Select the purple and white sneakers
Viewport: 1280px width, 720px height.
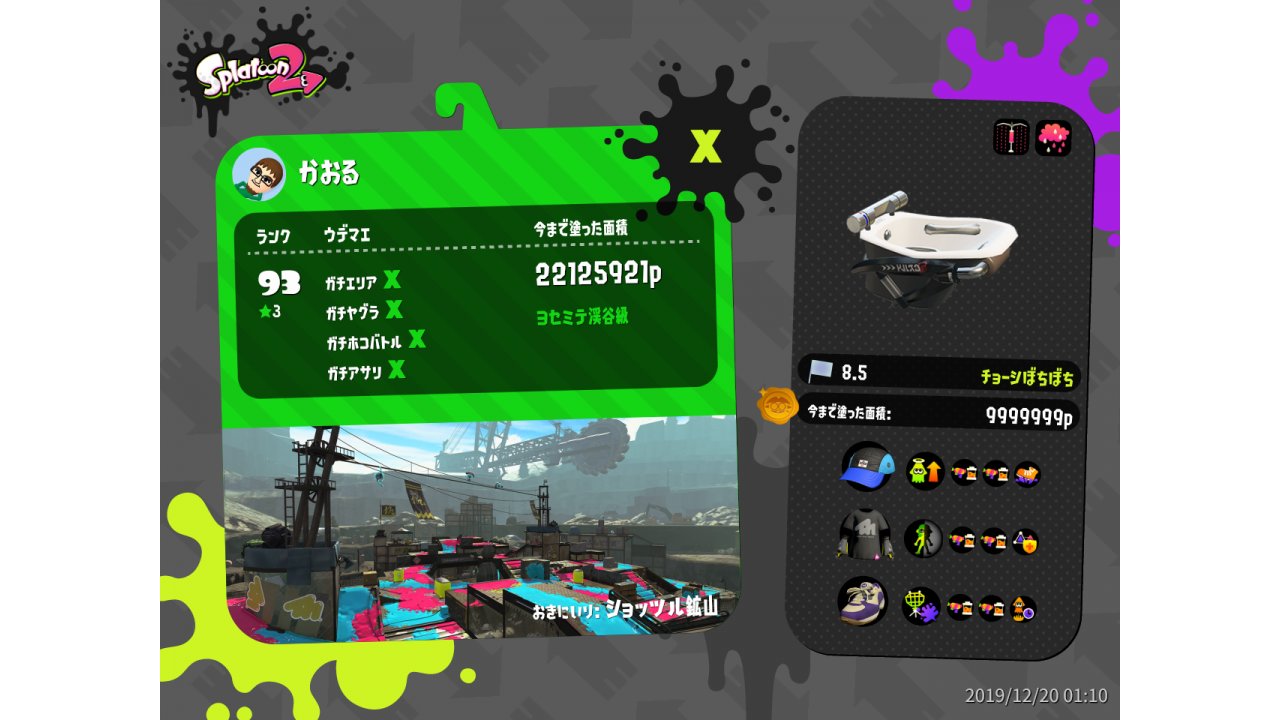pos(861,602)
